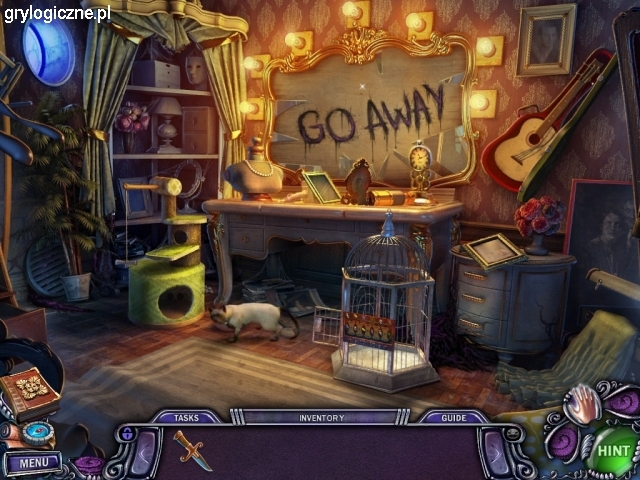The height and width of the screenshot is (480, 640).
Task: Click the Inventory label bar
Action: [320, 417]
